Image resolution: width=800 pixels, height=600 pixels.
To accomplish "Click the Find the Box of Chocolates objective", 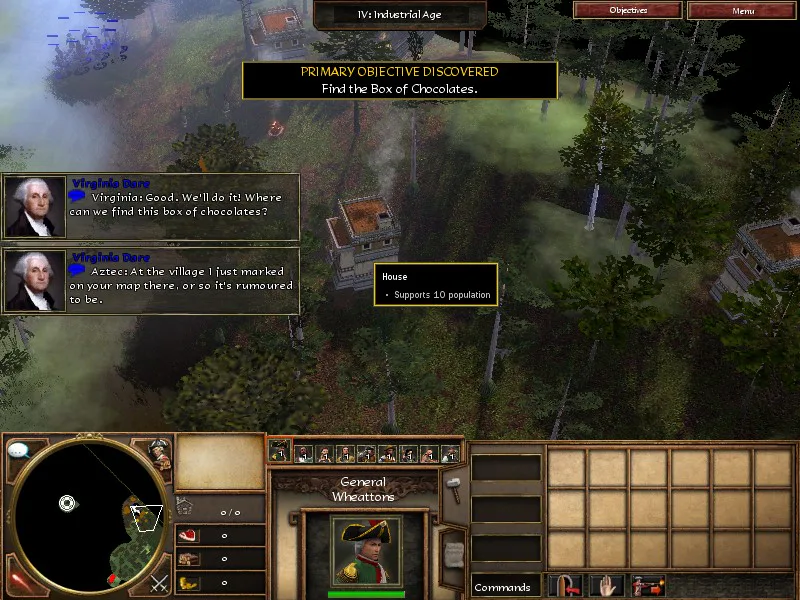I will pyautogui.click(x=399, y=88).
